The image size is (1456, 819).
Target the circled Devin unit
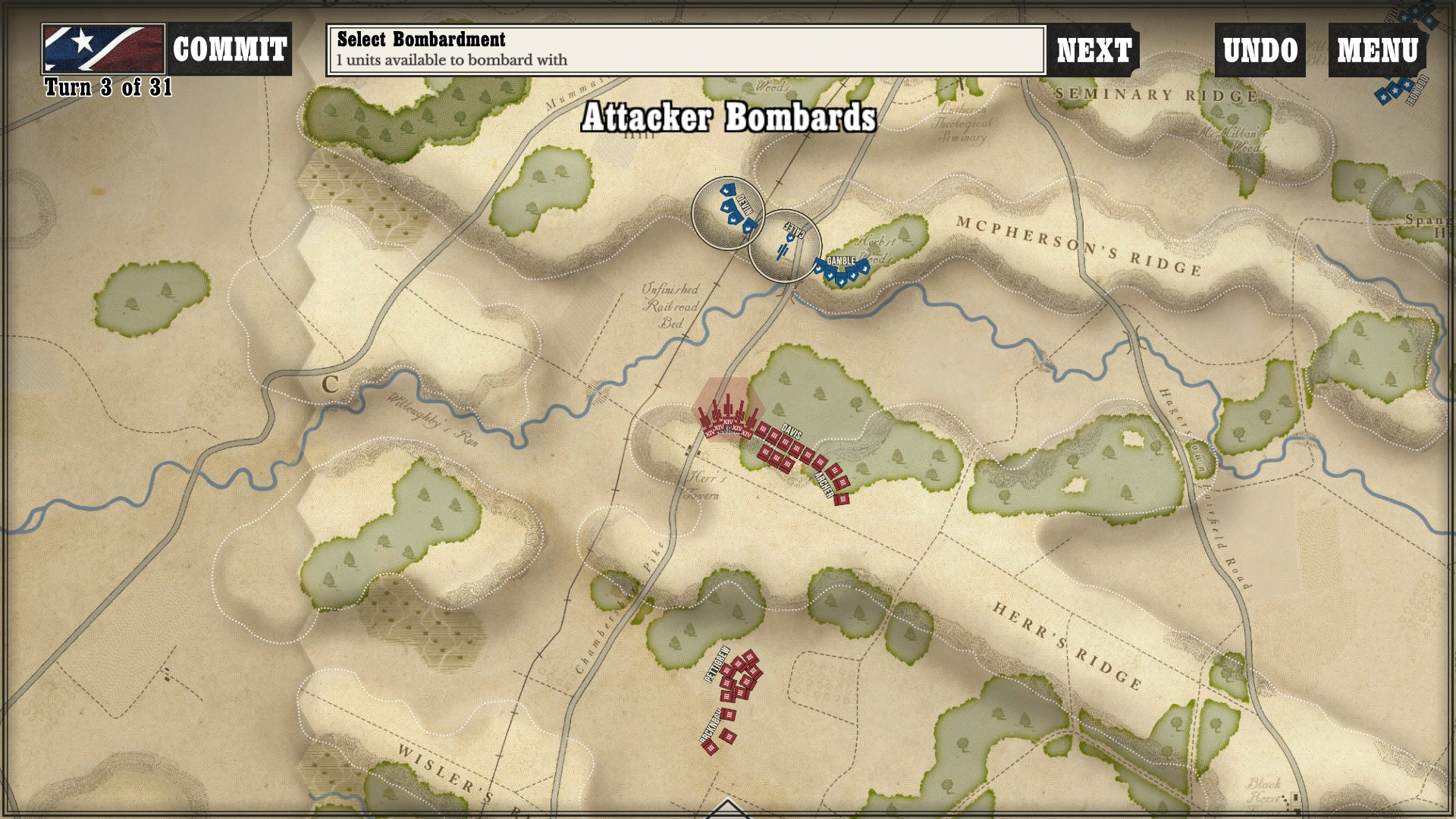pos(728,213)
